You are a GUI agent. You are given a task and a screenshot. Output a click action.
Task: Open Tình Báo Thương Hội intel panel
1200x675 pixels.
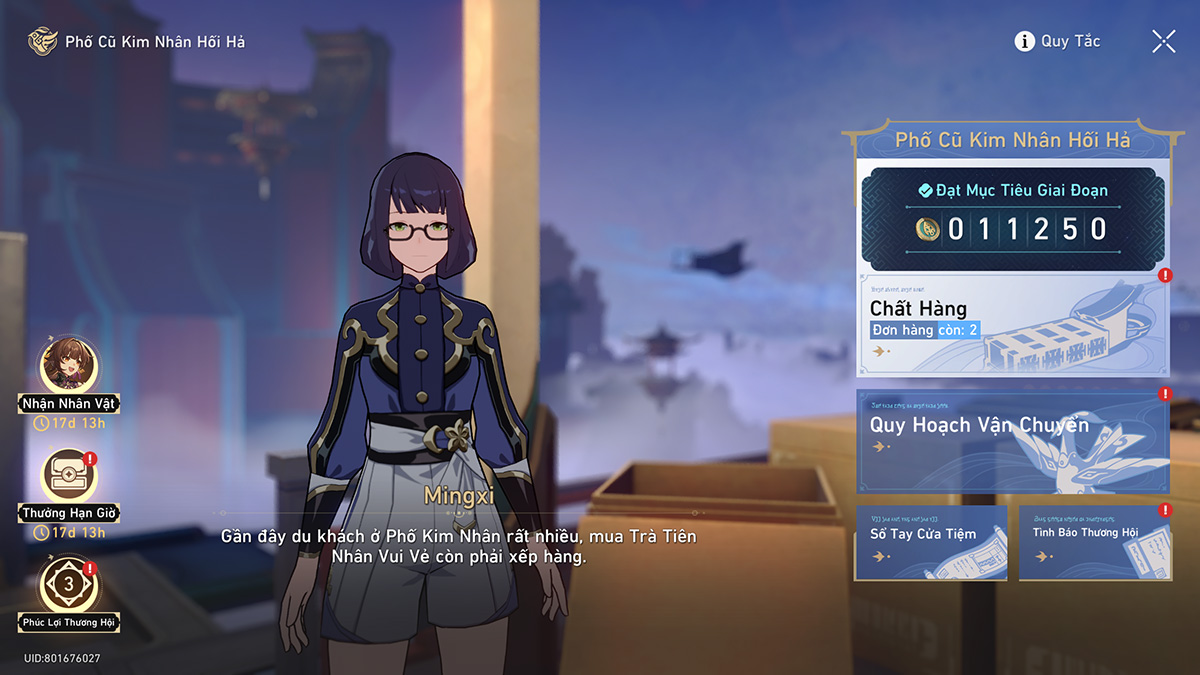(1094, 542)
